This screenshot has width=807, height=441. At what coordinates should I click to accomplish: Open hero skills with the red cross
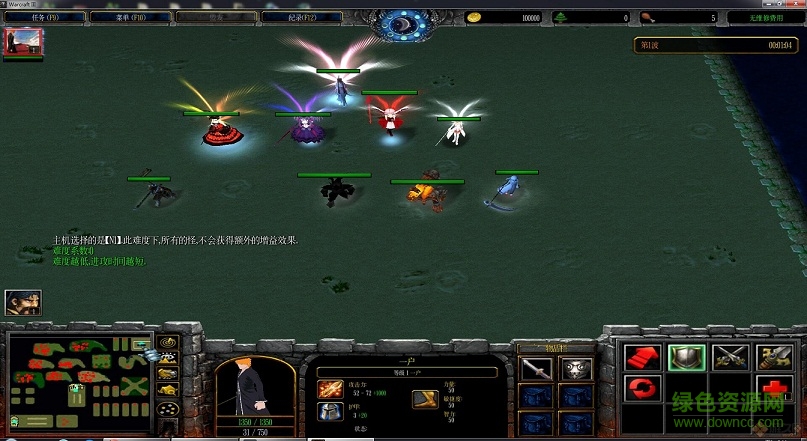[770, 388]
